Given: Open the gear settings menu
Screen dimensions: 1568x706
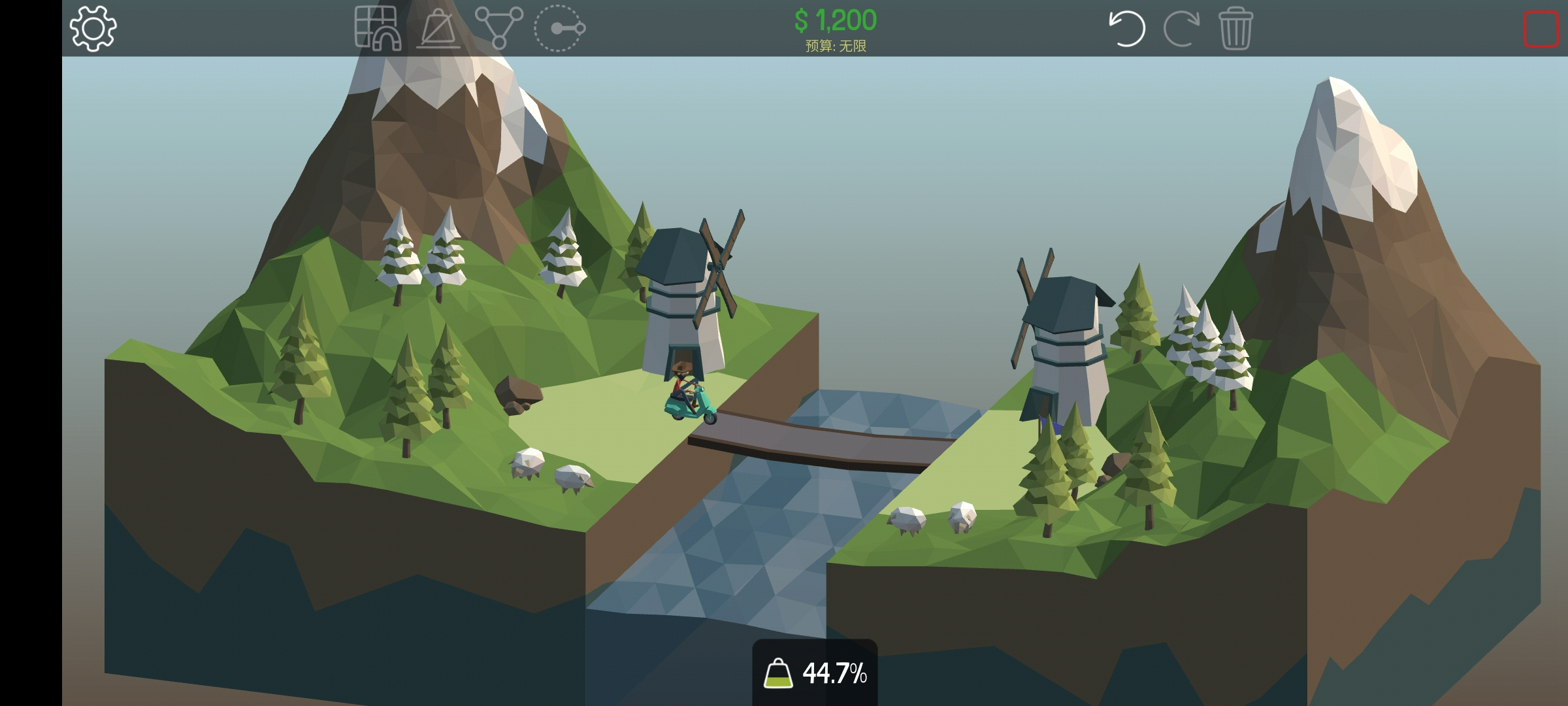Looking at the screenshot, I should pyautogui.click(x=93, y=28).
